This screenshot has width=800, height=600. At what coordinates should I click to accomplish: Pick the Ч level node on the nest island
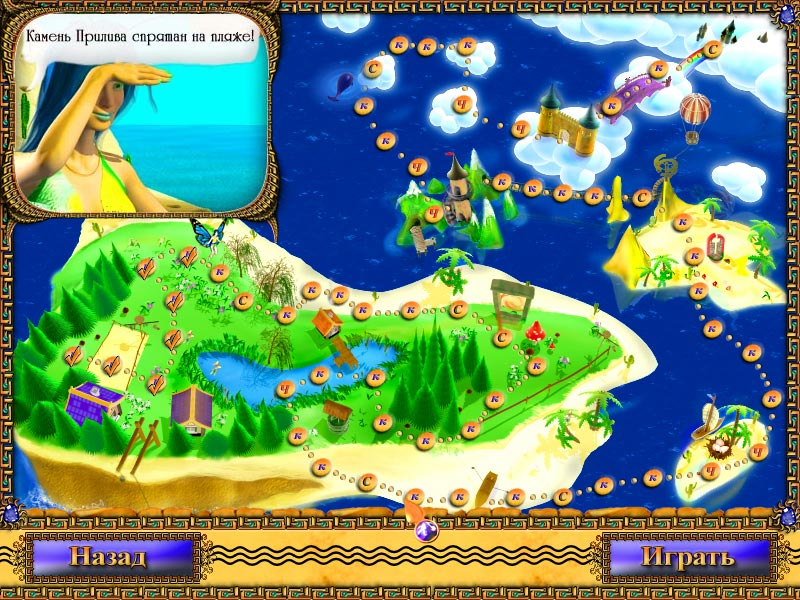(x=710, y=470)
